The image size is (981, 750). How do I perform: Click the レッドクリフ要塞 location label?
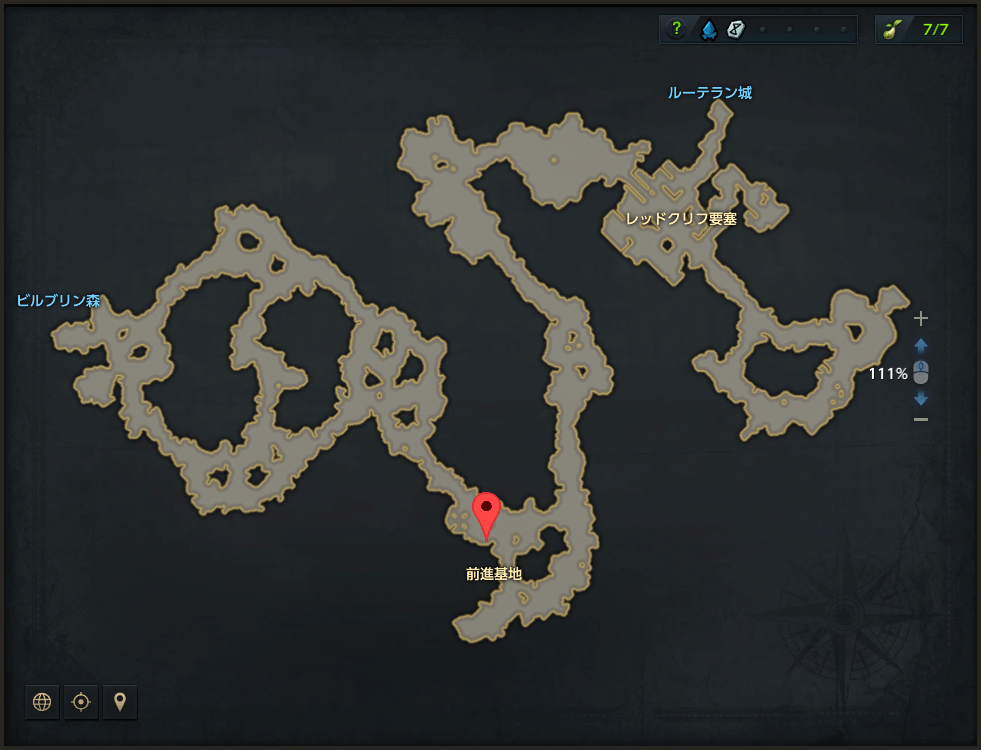[x=681, y=218]
